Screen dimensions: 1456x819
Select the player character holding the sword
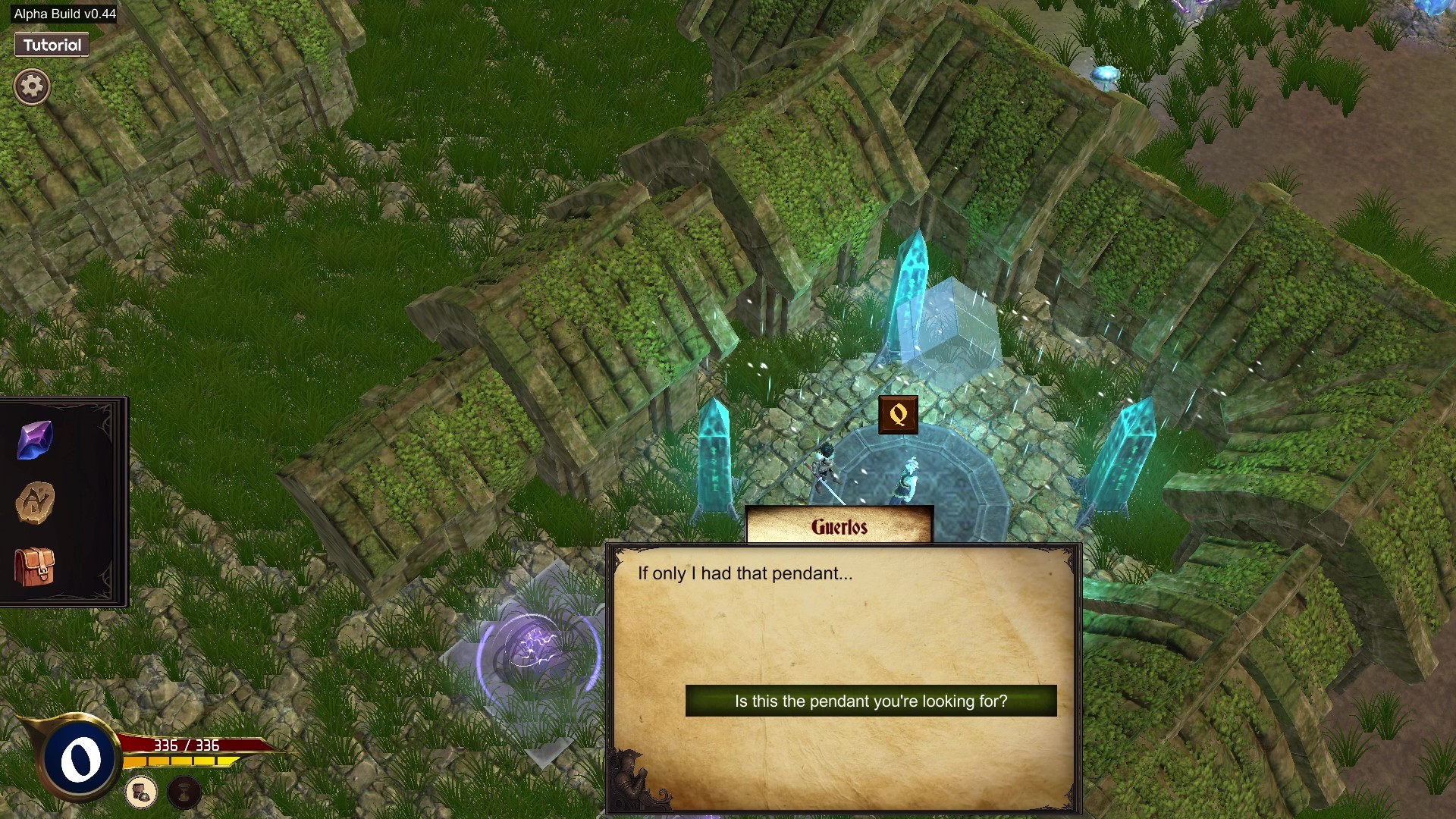tap(827, 463)
